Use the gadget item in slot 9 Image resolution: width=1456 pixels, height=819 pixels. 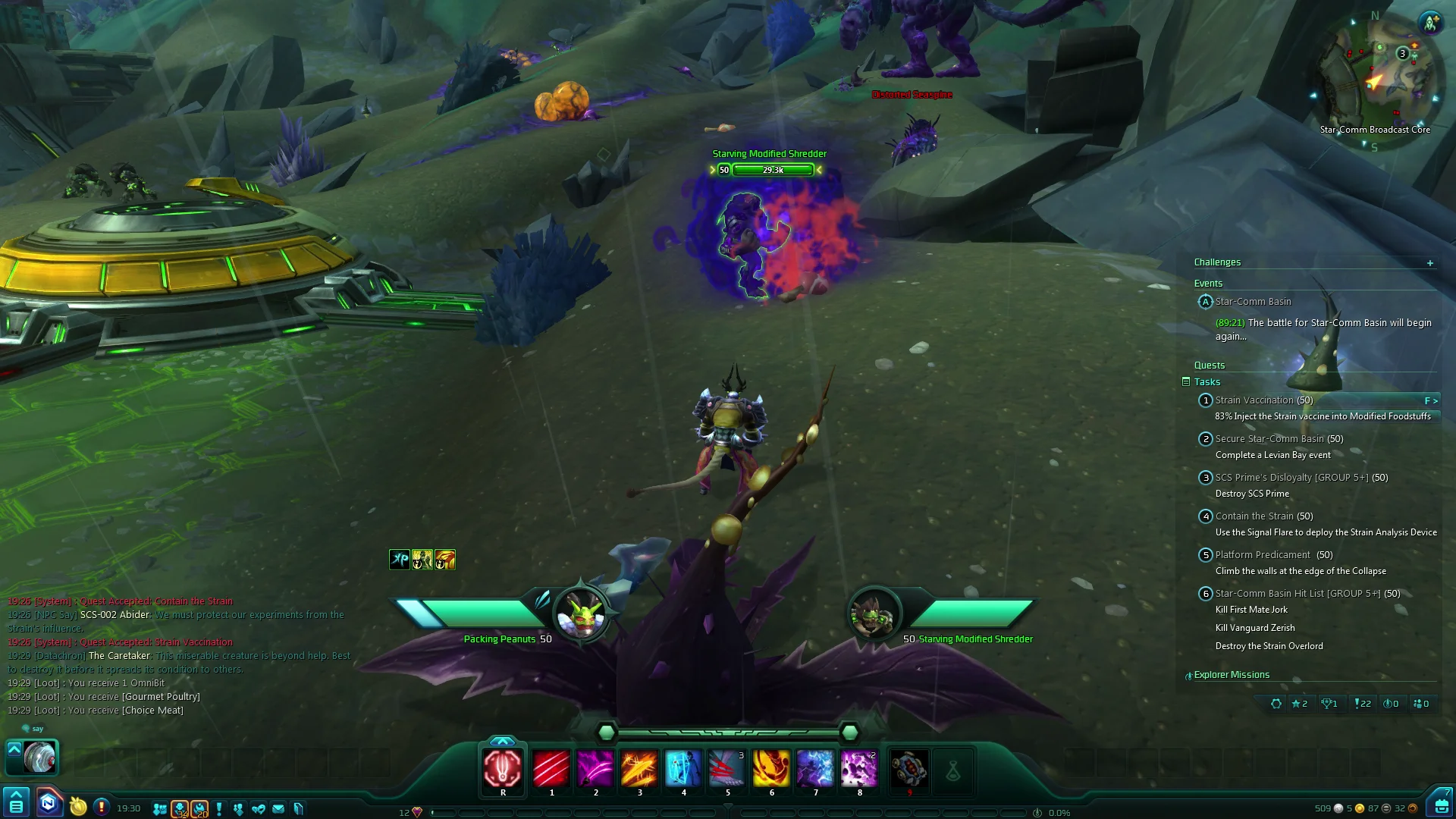click(x=908, y=769)
